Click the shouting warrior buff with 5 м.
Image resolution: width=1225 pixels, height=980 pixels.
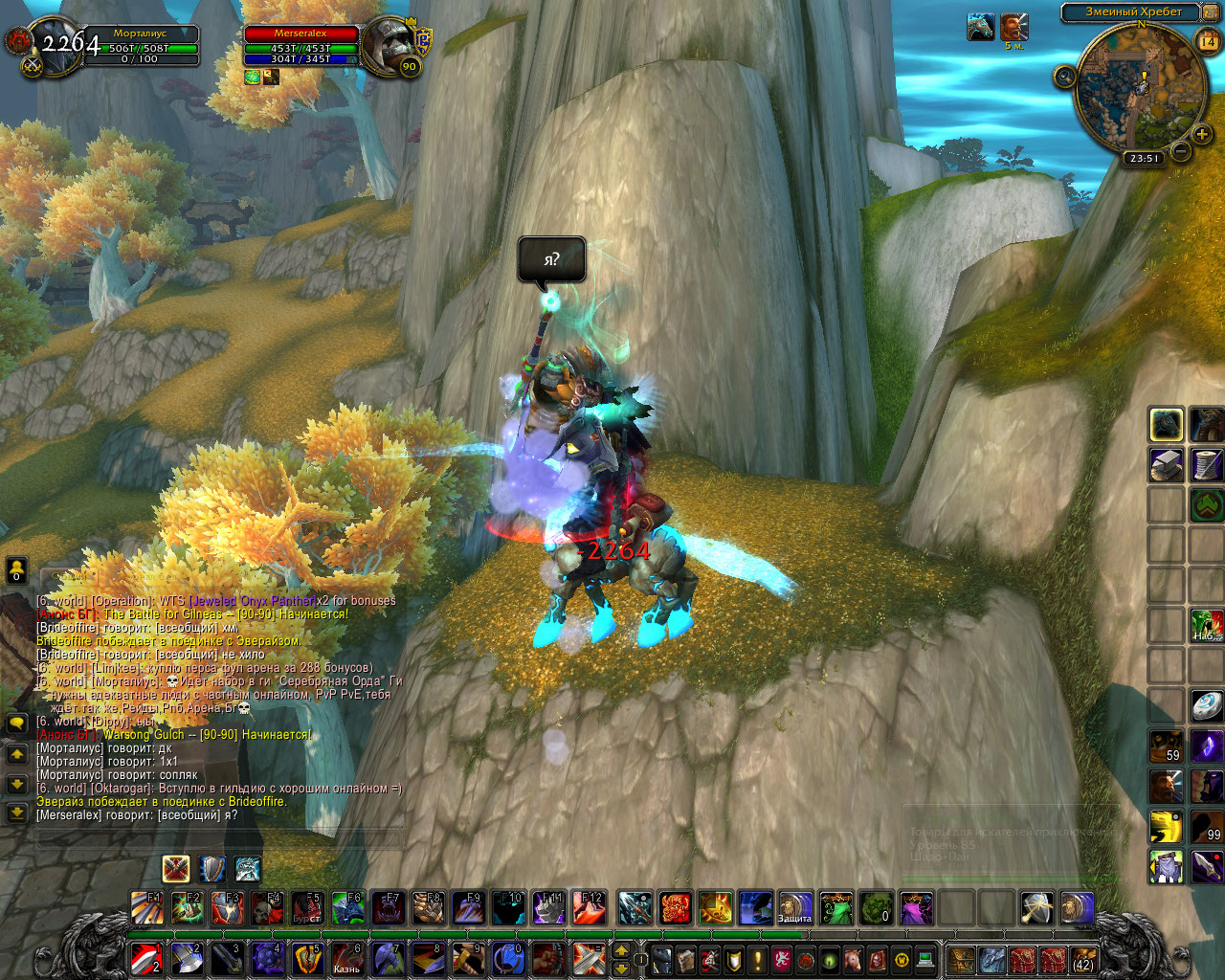1014,27
